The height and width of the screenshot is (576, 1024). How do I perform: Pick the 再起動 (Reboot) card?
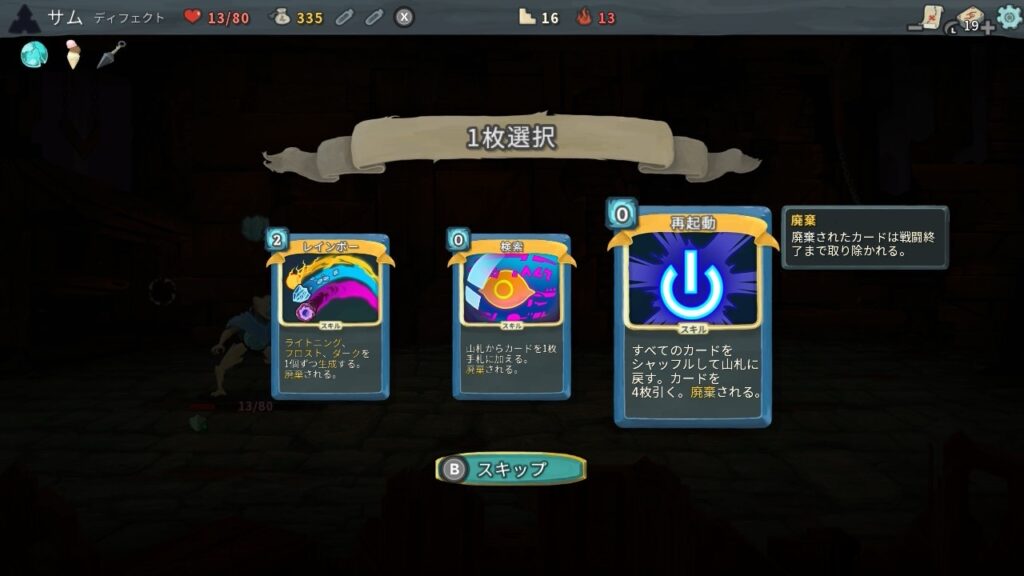click(x=692, y=316)
